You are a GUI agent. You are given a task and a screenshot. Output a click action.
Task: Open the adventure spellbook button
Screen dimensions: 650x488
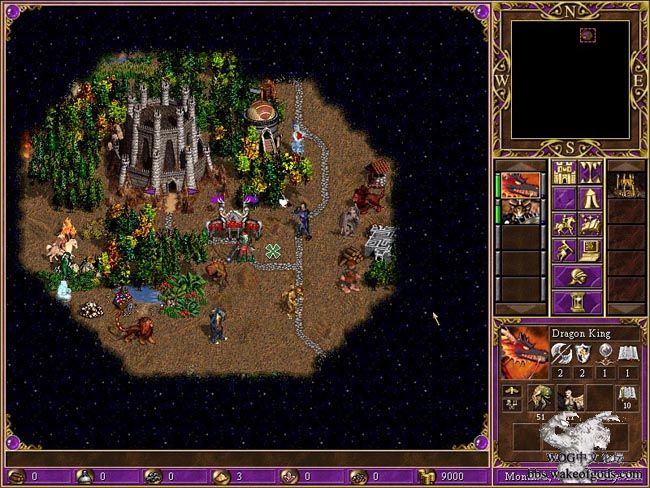tap(589, 224)
